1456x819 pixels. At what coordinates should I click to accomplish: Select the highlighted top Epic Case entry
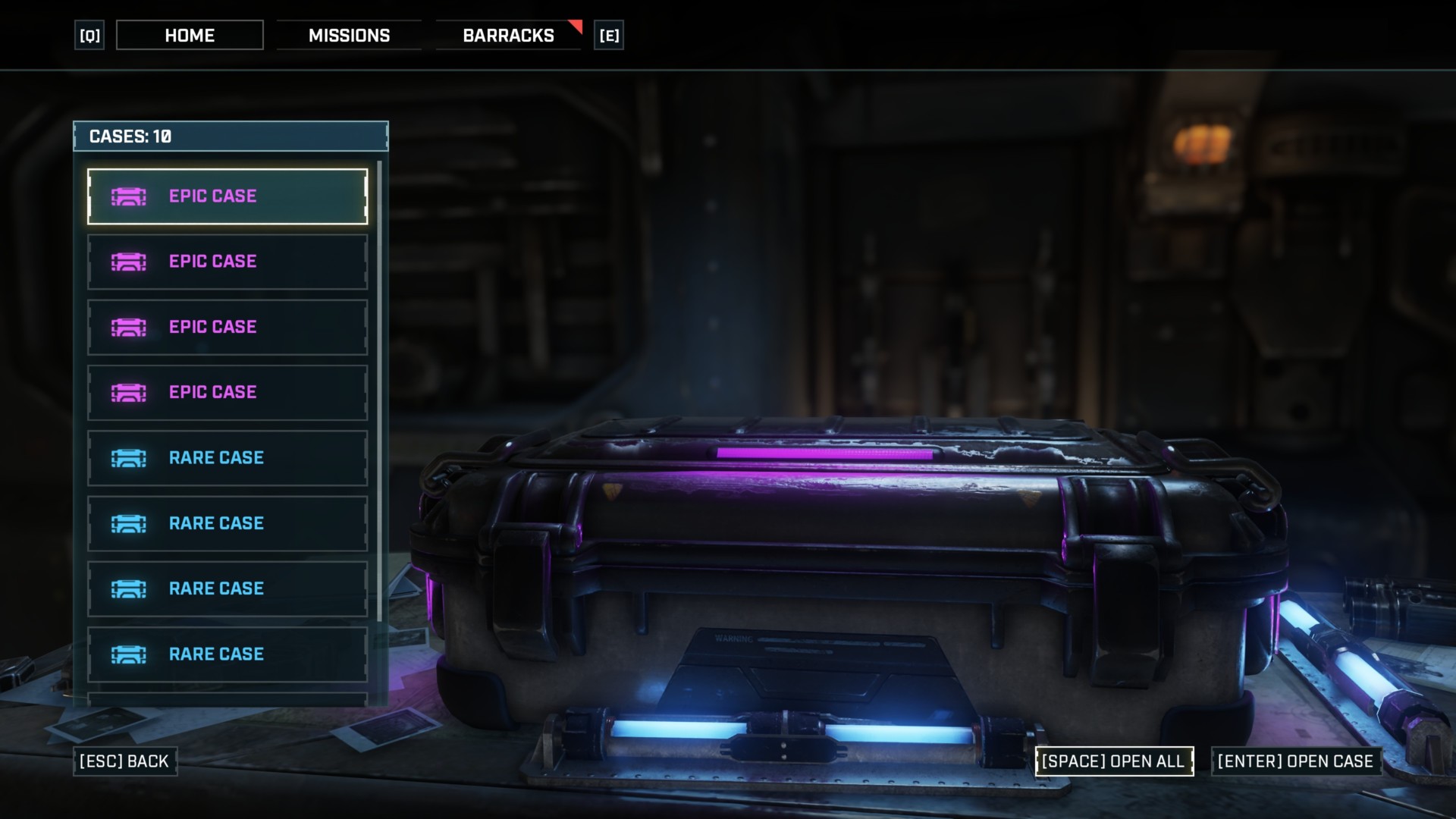tap(227, 196)
